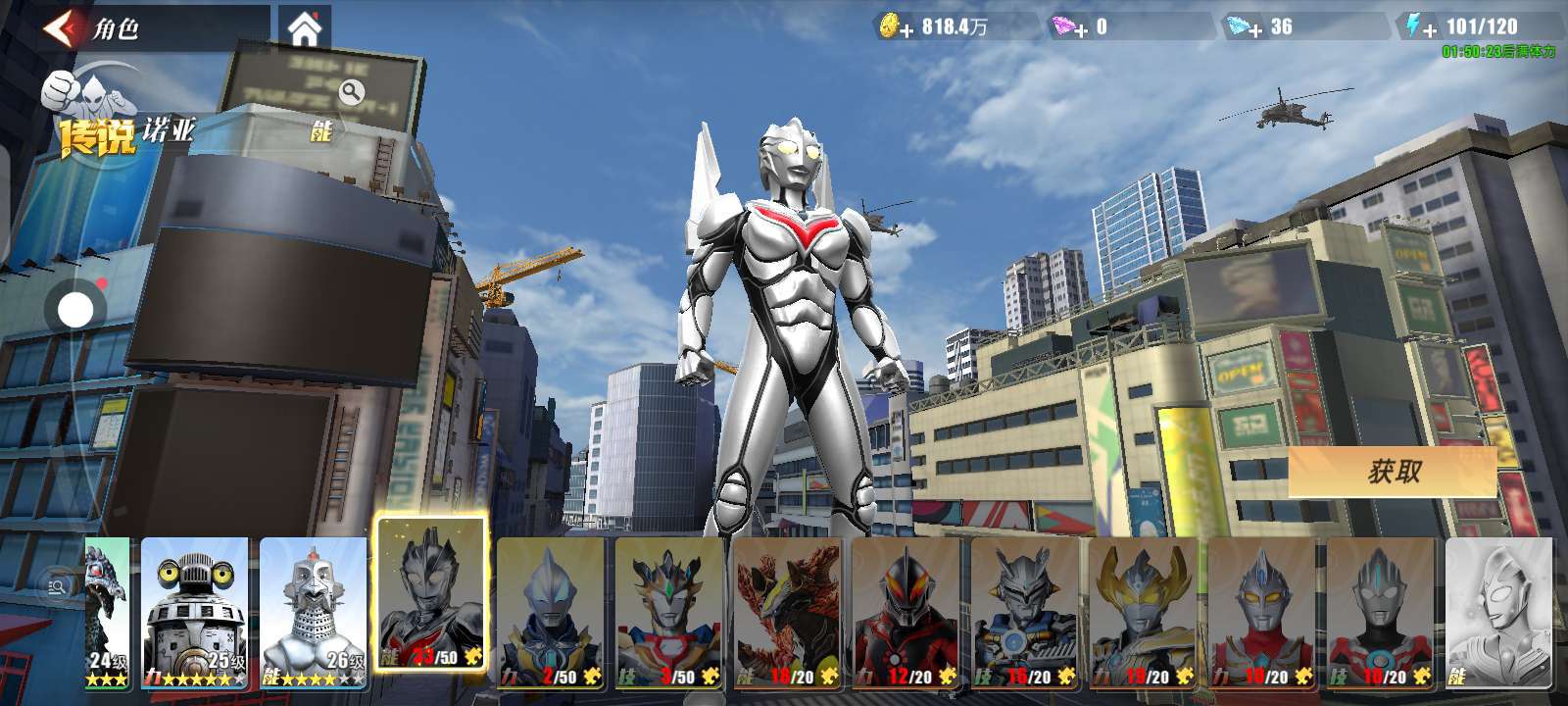Tap the white record circle overlay button
Image resolution: width=1568 pixels, height=706 pixels.
(x=75, y=310)
